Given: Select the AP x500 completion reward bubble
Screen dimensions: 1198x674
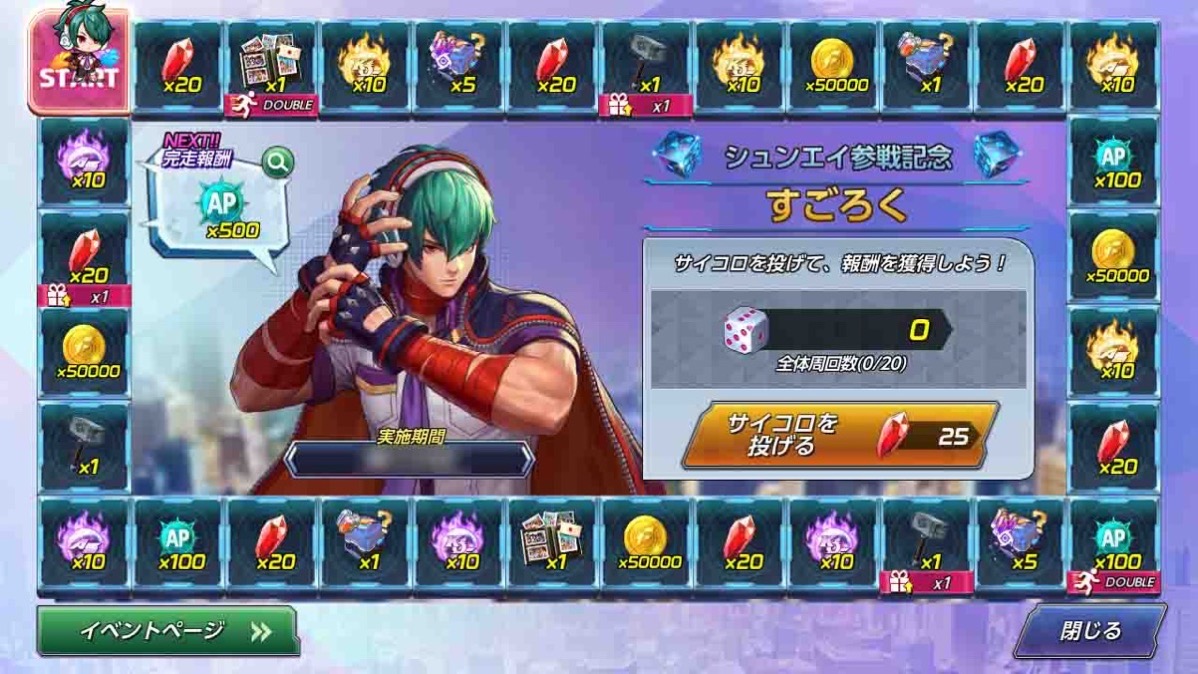Looking at the screenshot, I should tap(222, 212).
